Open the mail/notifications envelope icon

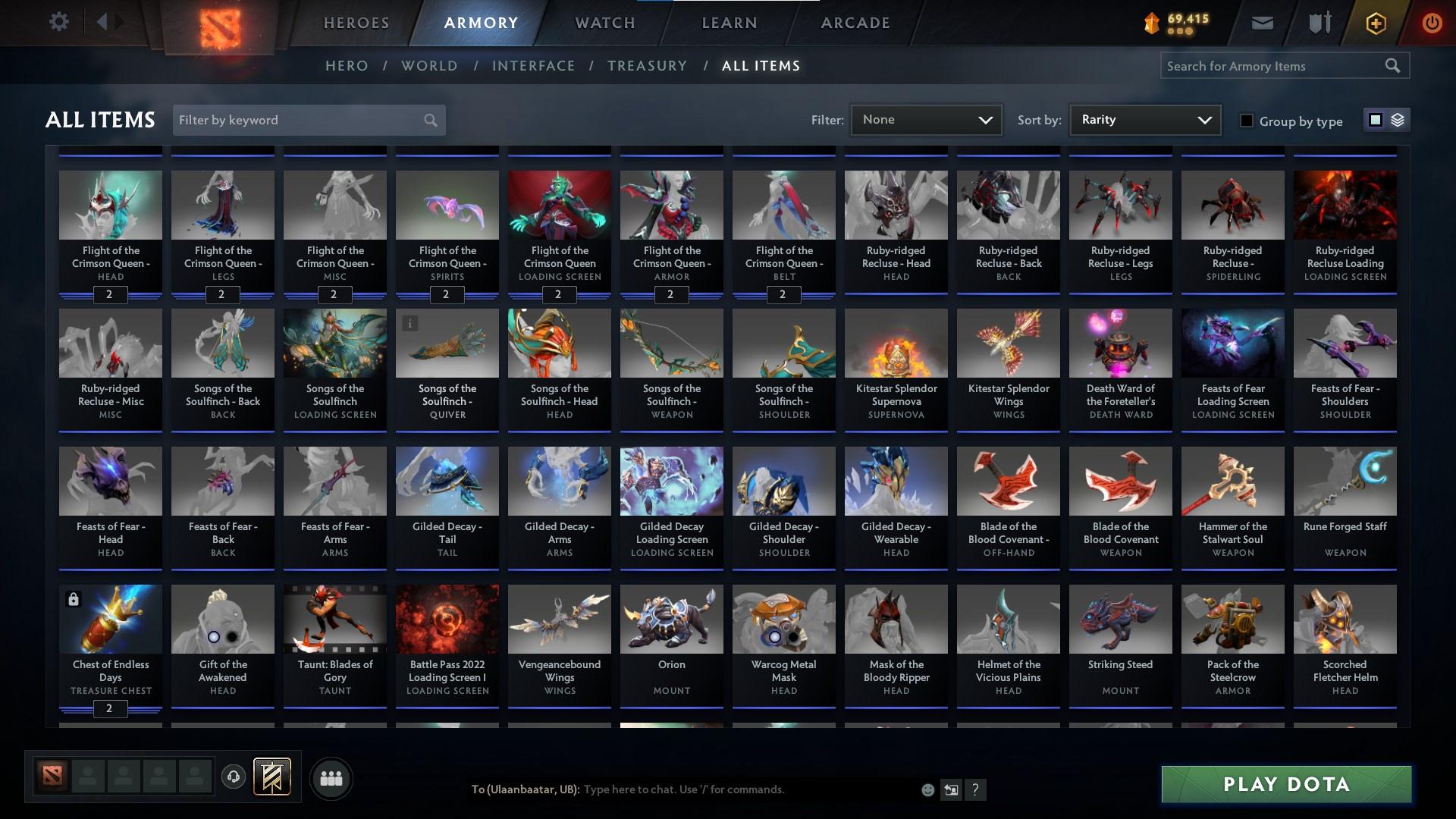(x=1261, y=22)
